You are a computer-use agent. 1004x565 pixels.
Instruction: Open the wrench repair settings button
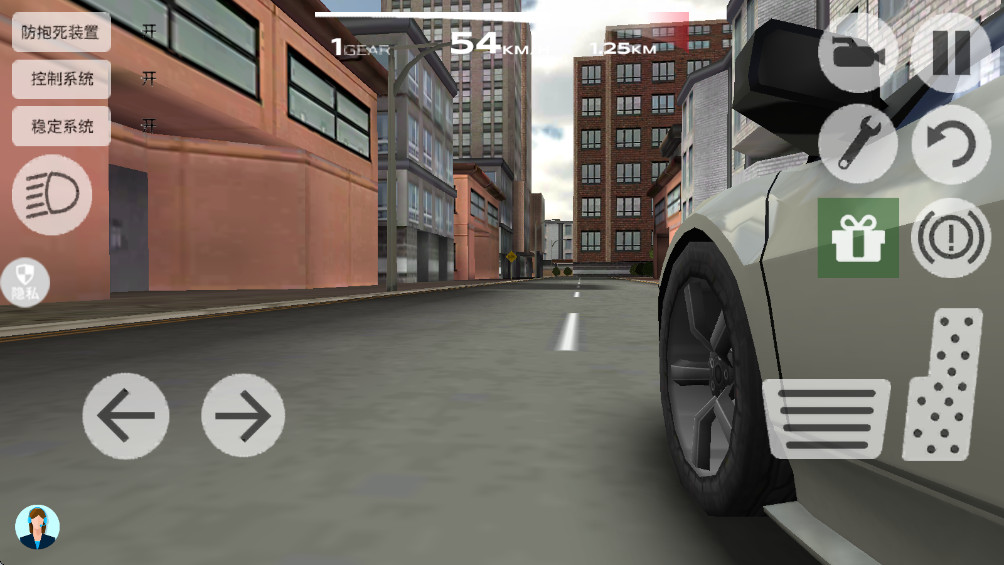tap(857, 144)
